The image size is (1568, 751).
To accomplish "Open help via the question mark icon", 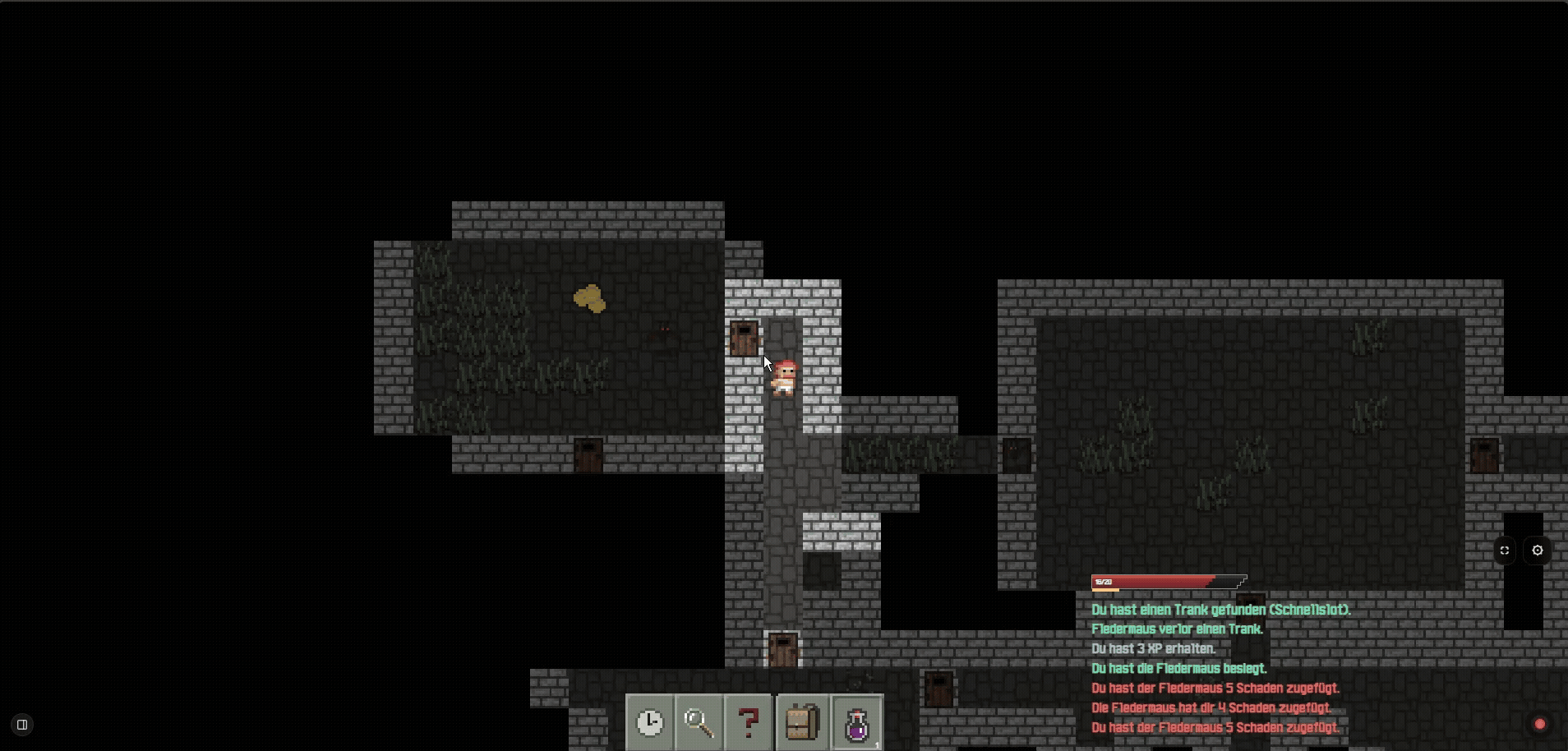I will coord(749,723).
